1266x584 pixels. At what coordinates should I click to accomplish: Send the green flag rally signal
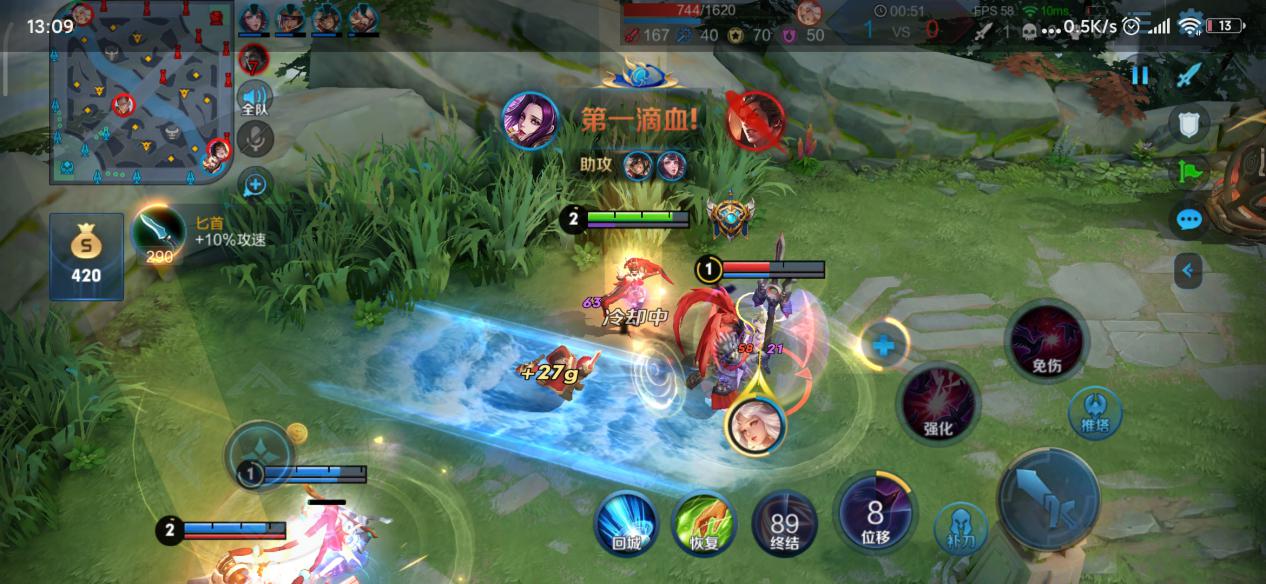[1189, 171]
